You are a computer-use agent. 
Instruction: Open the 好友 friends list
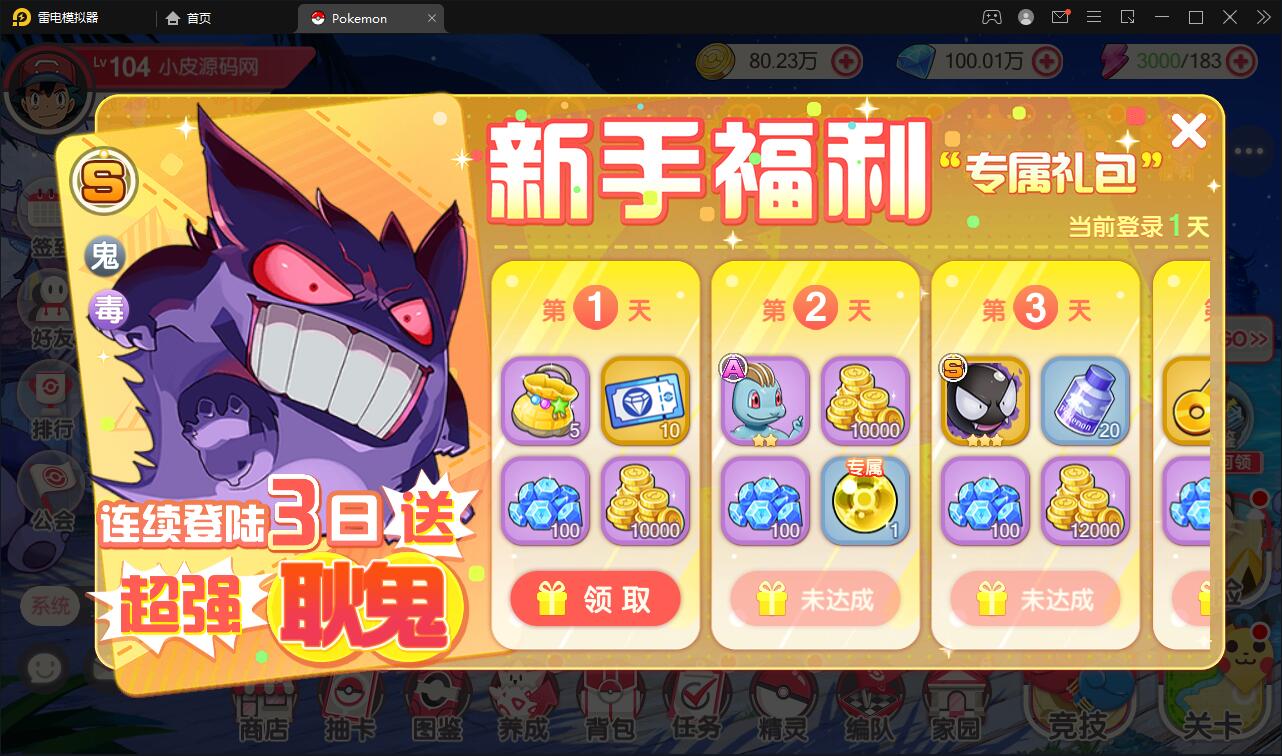click(x=43, y=303)
